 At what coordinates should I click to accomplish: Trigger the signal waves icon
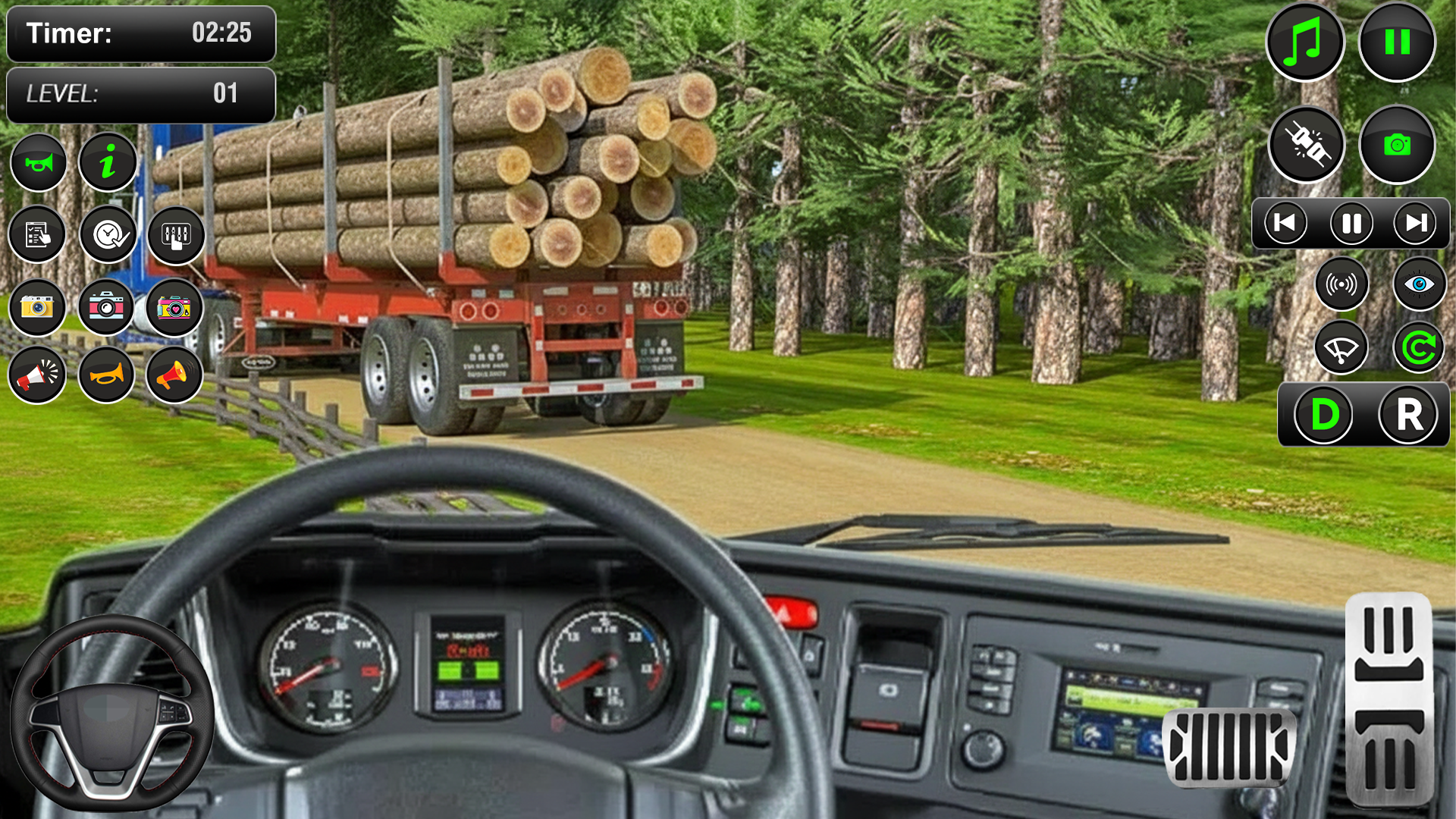pyautogui.click(x=1342, y=283)
